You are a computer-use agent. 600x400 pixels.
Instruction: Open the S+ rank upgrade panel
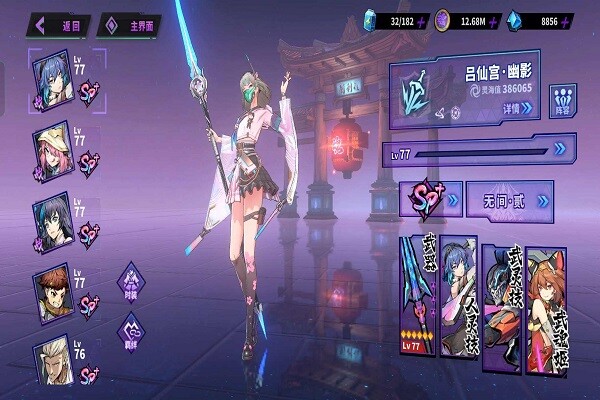pos(430,200)
